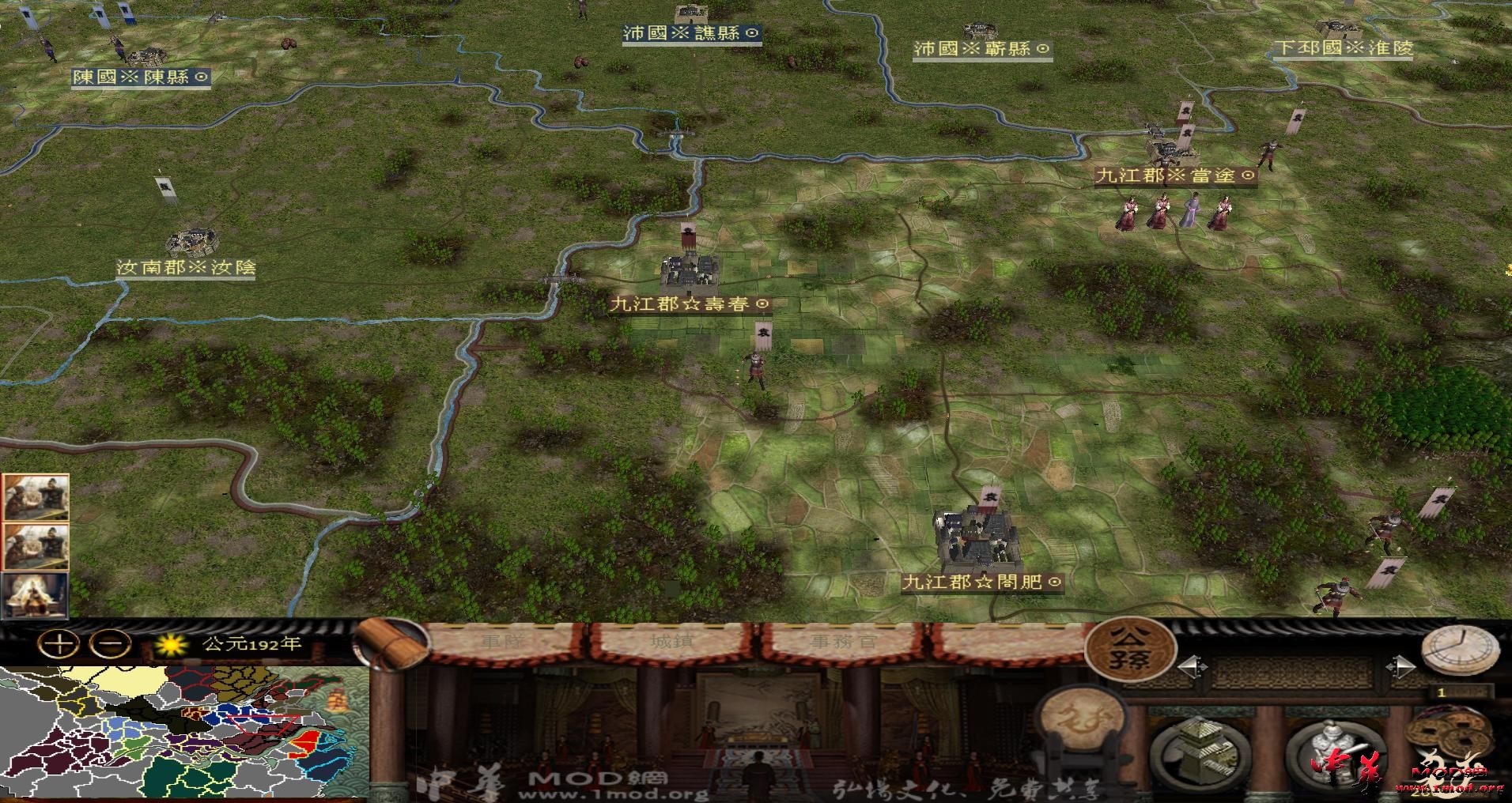This screenshot has width=1512, height=803.
Task: Open the construction building icon
Action: tap(1198, 751)
